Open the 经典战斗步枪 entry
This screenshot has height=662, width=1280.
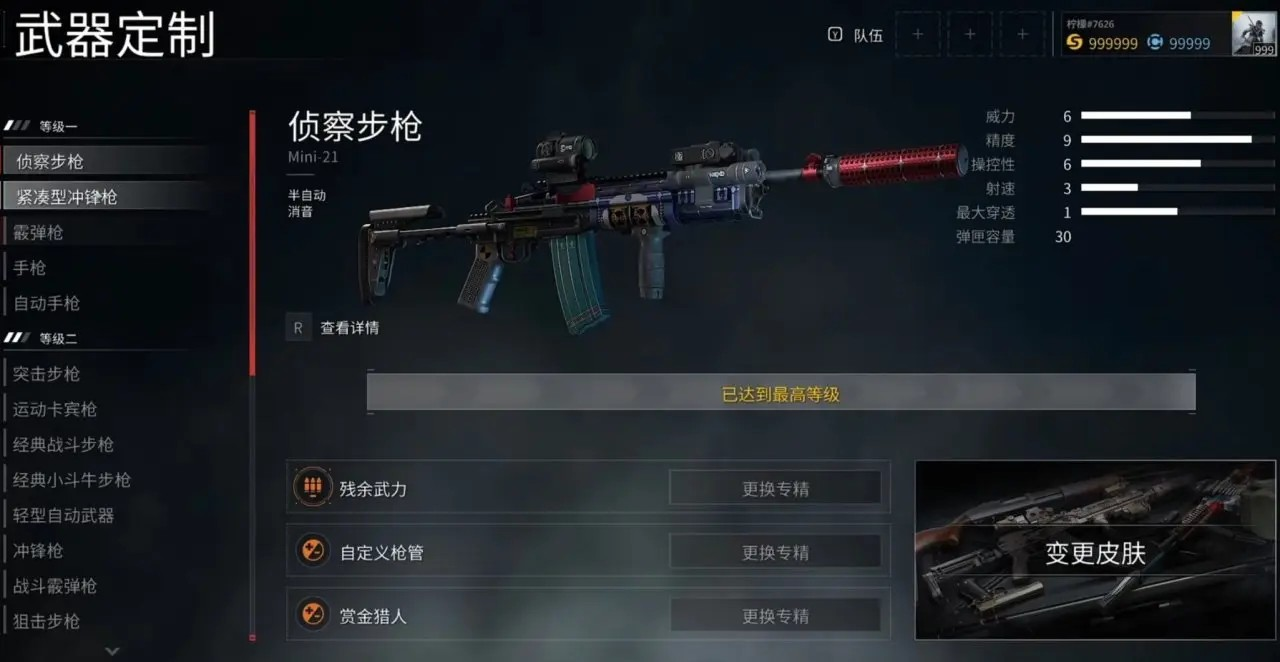(x=64, y=445)
